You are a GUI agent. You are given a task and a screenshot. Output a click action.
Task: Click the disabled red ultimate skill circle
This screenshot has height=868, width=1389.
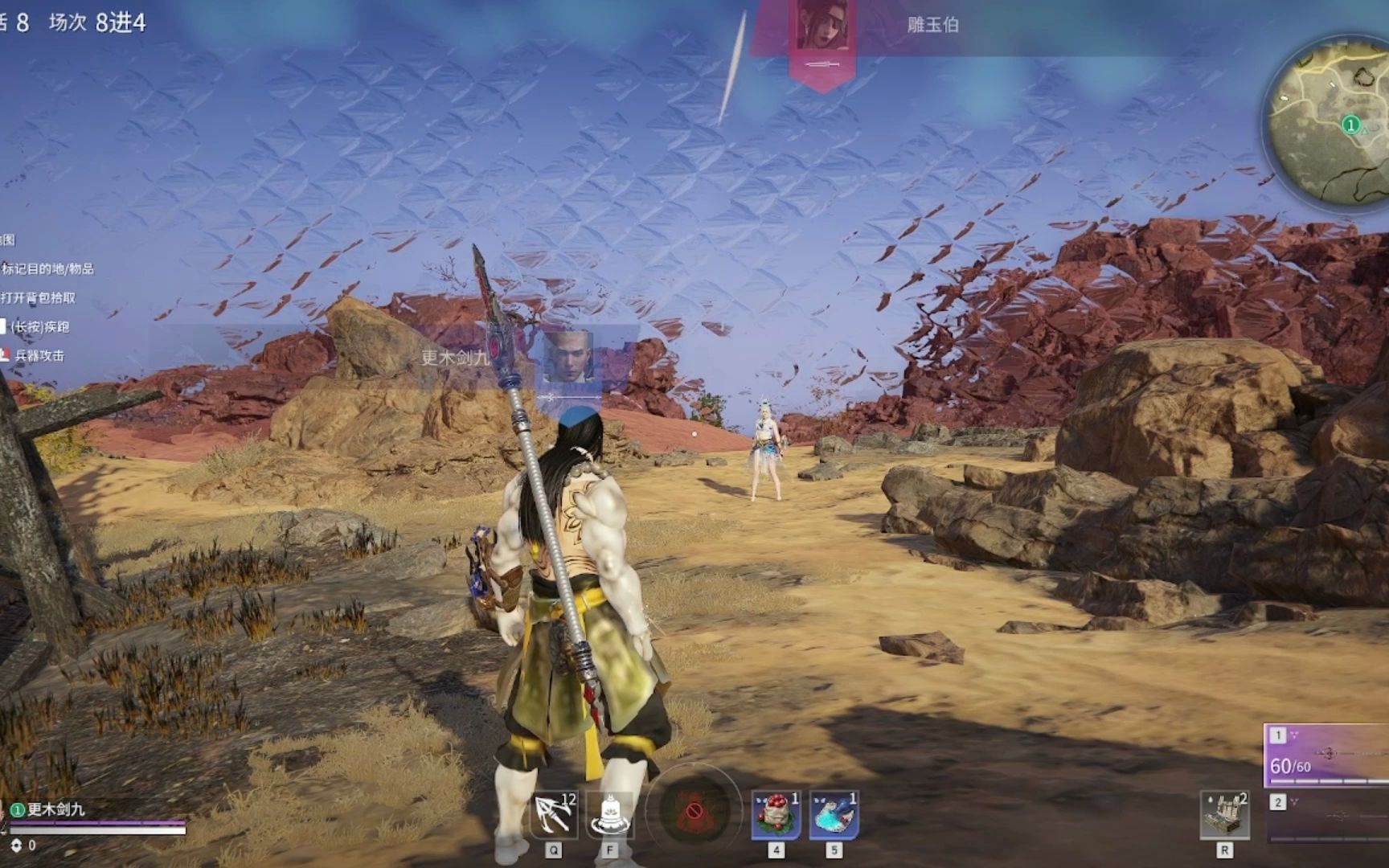tap(692, 813)
